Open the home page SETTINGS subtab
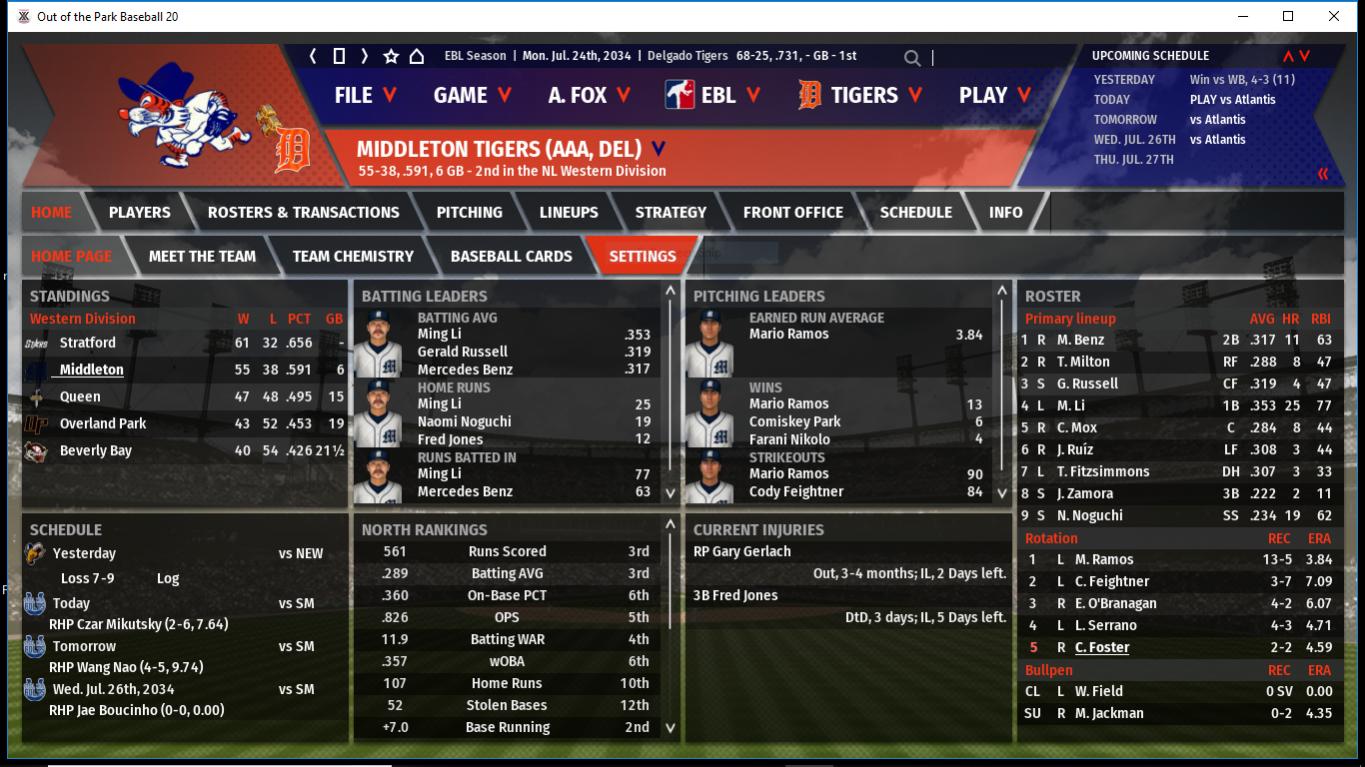This screenshot has height=767, width=1365. 642,256
